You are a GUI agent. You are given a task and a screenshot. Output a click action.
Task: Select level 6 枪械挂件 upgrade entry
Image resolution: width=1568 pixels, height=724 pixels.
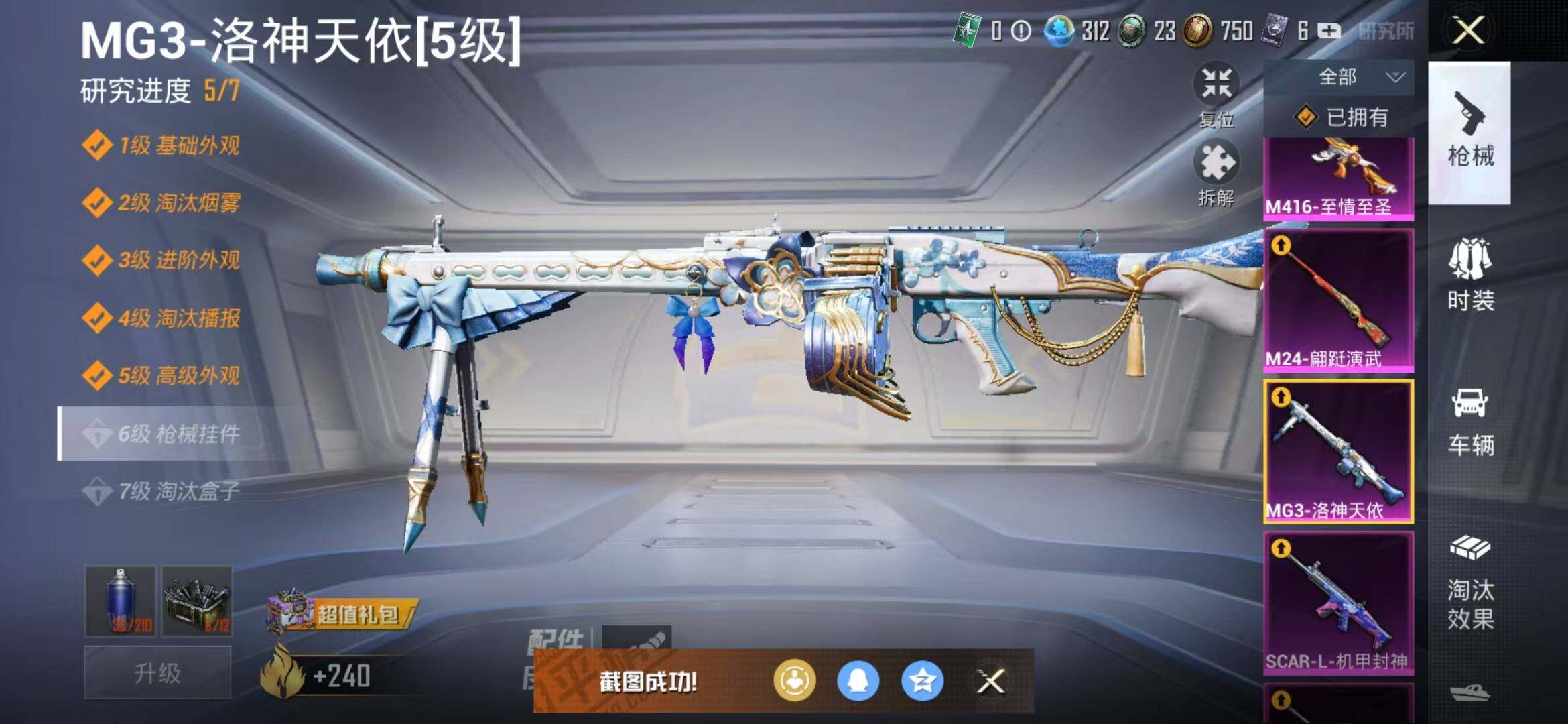coord(178,434)
